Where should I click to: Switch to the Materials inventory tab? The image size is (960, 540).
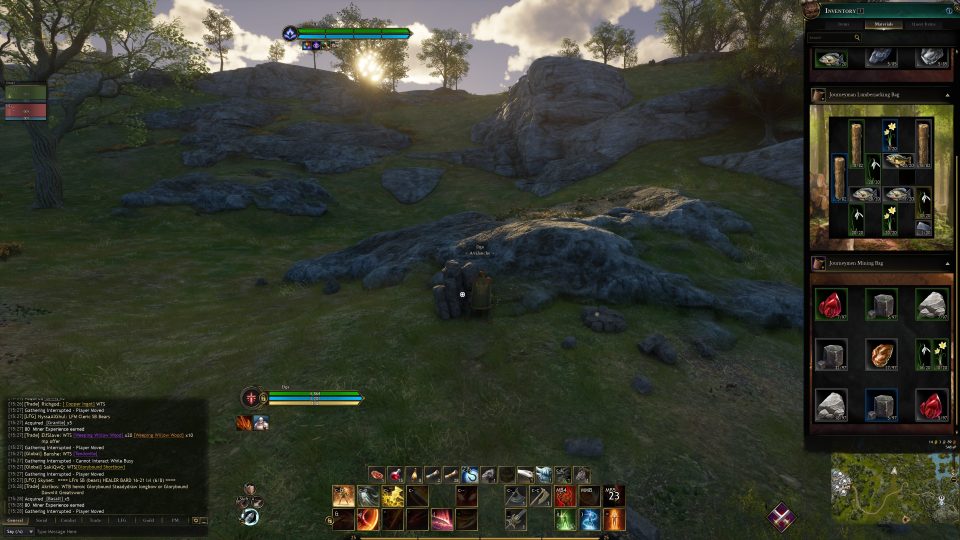click(x=883, y=24)
